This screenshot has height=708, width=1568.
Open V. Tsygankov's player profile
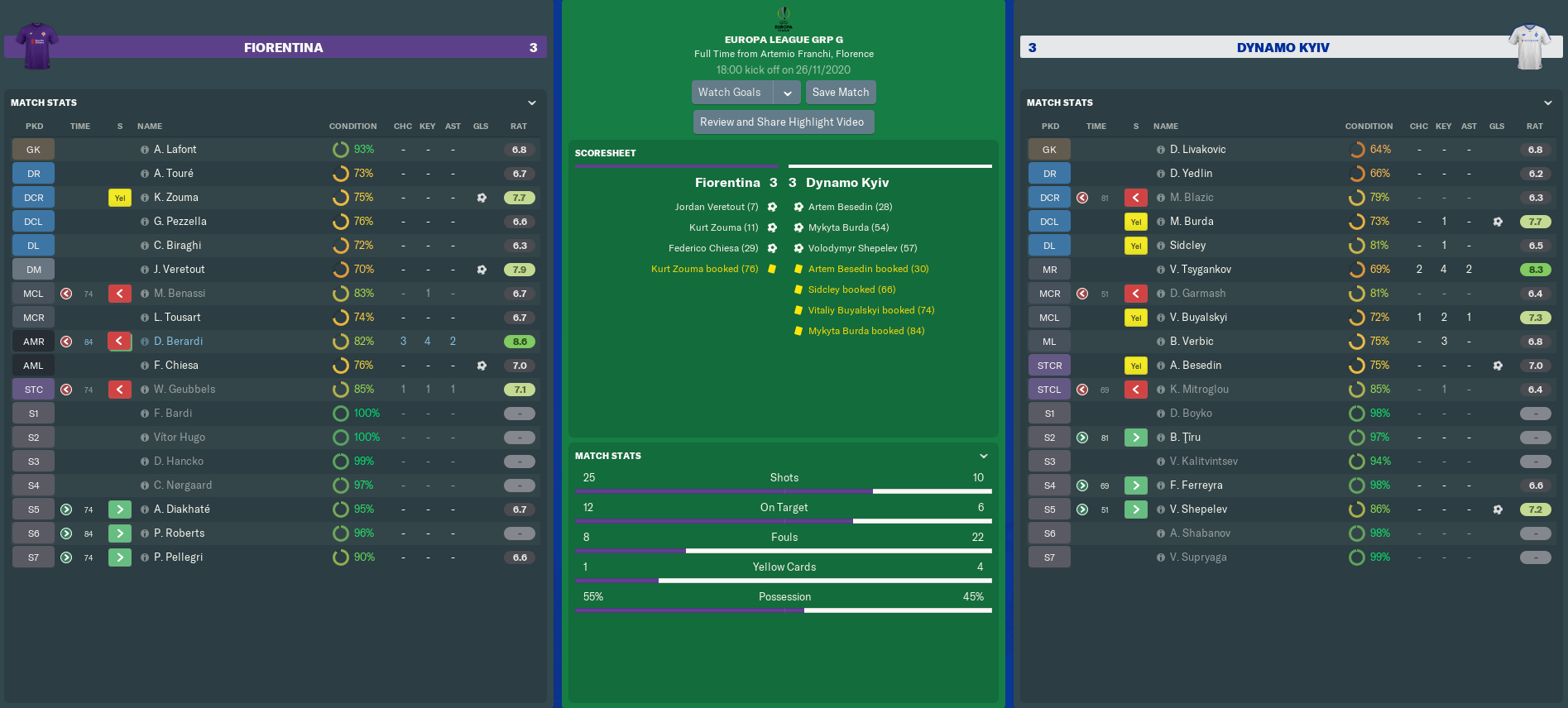pos(1200,270)
